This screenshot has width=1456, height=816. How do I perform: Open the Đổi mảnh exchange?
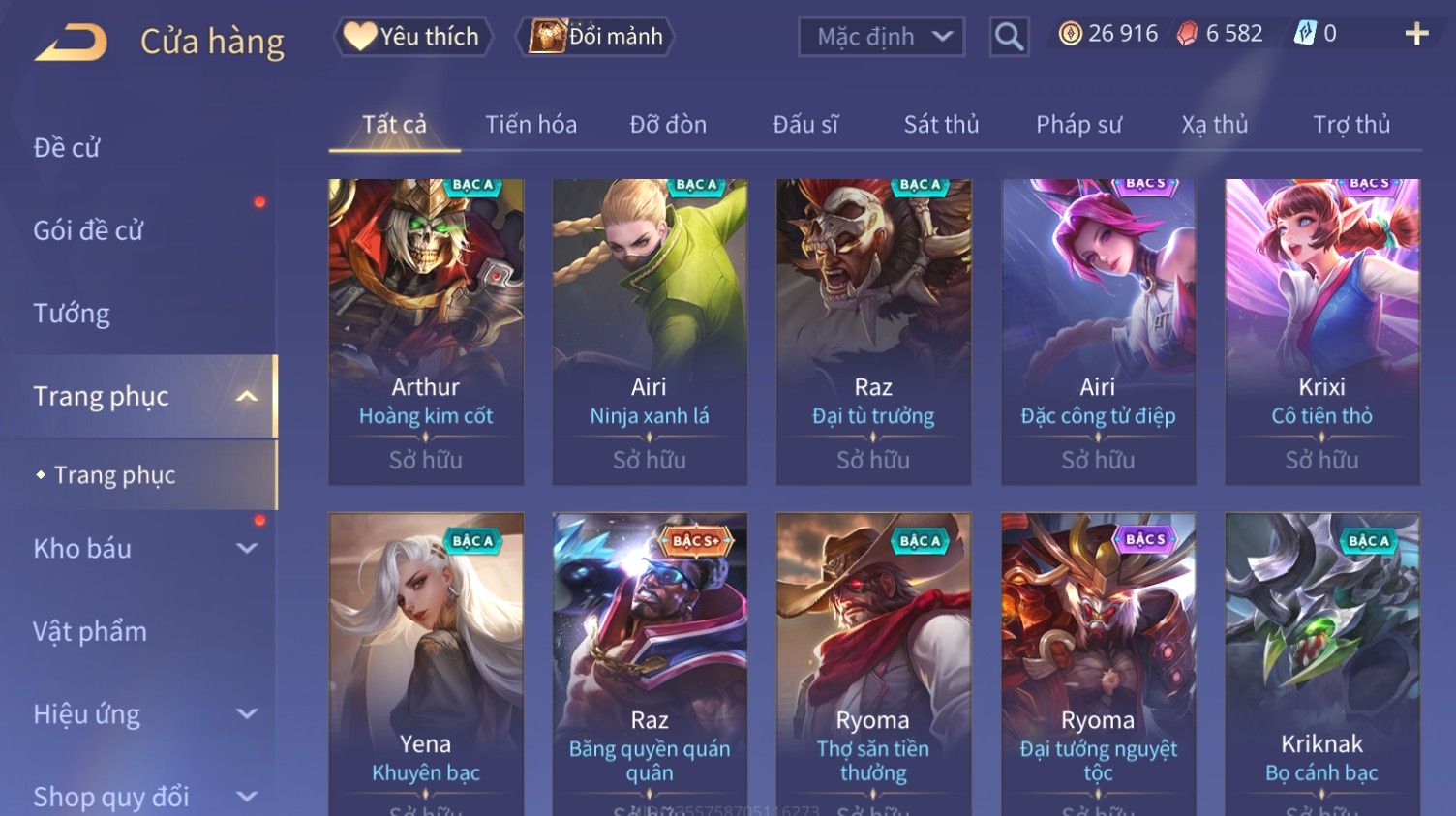click(x=597, y=37)
